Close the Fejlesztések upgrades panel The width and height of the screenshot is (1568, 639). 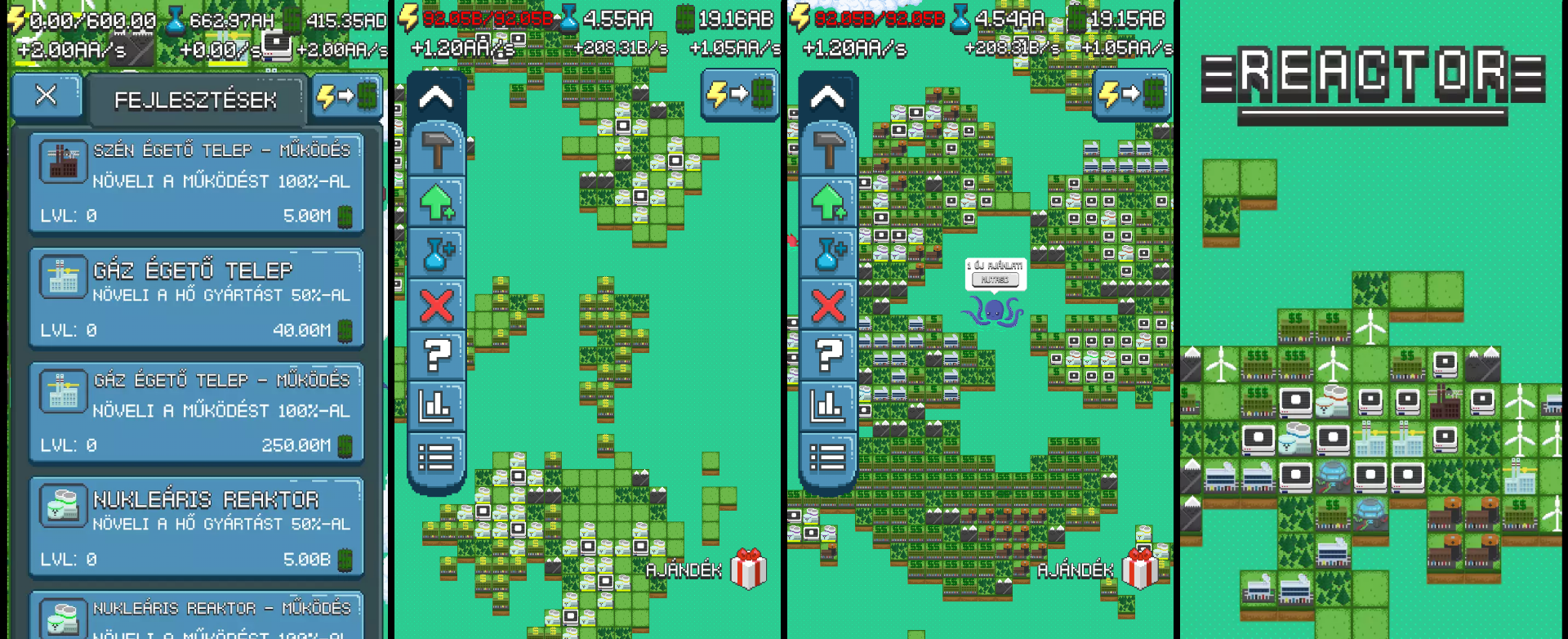(47, 96)
